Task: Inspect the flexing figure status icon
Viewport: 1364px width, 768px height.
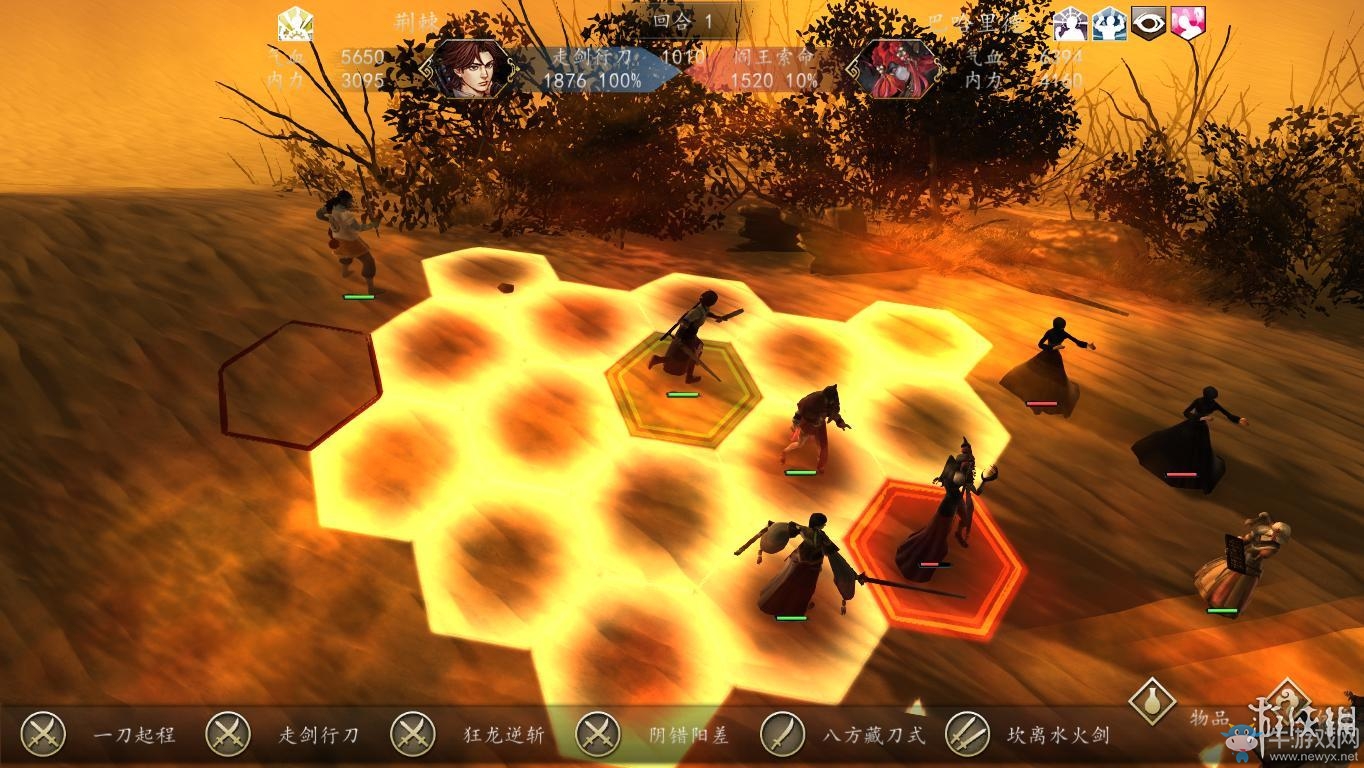Action: coord(1109,23)
